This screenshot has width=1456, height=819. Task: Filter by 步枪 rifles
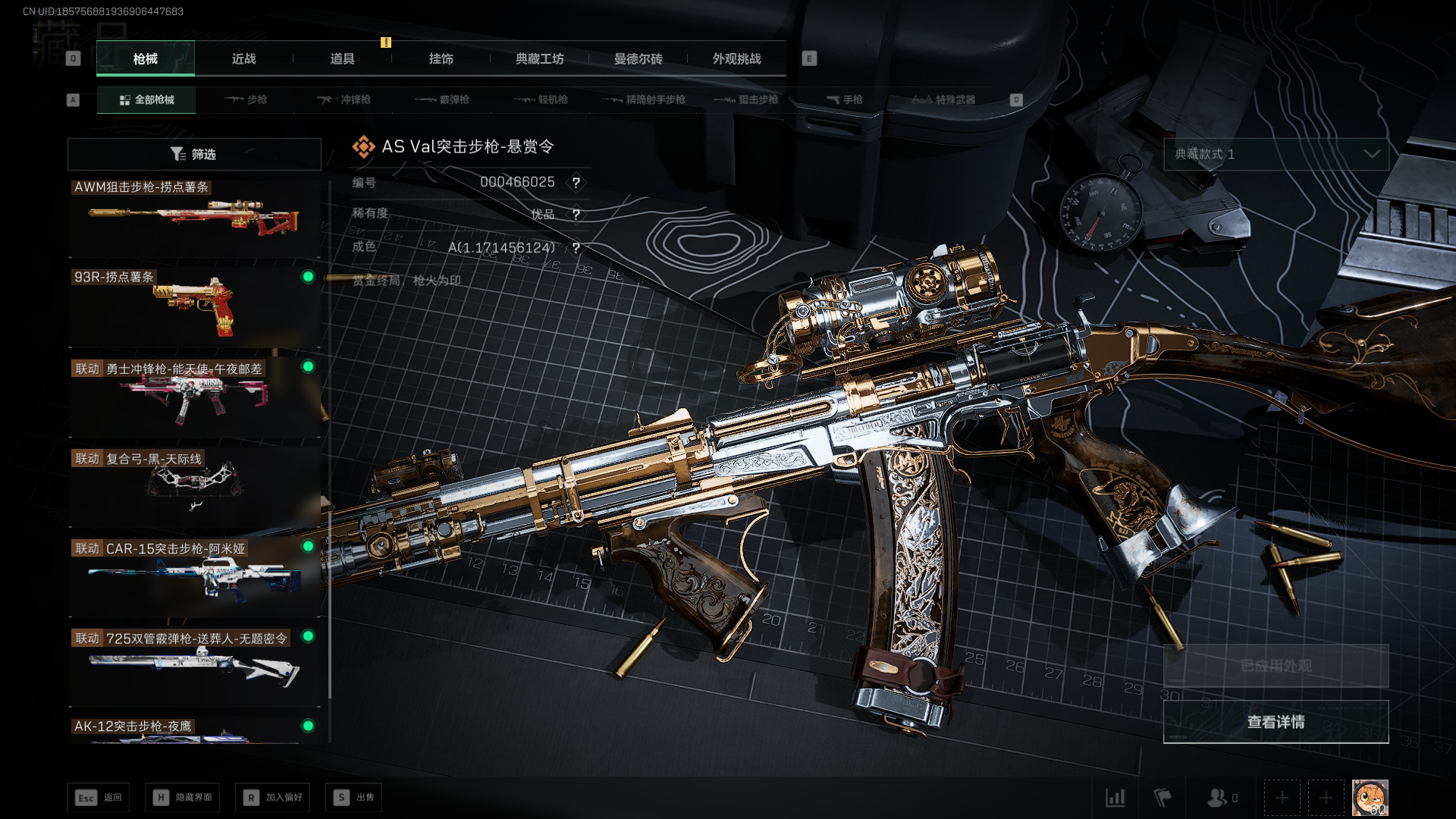pyautogui.click(x=246, y=99)
